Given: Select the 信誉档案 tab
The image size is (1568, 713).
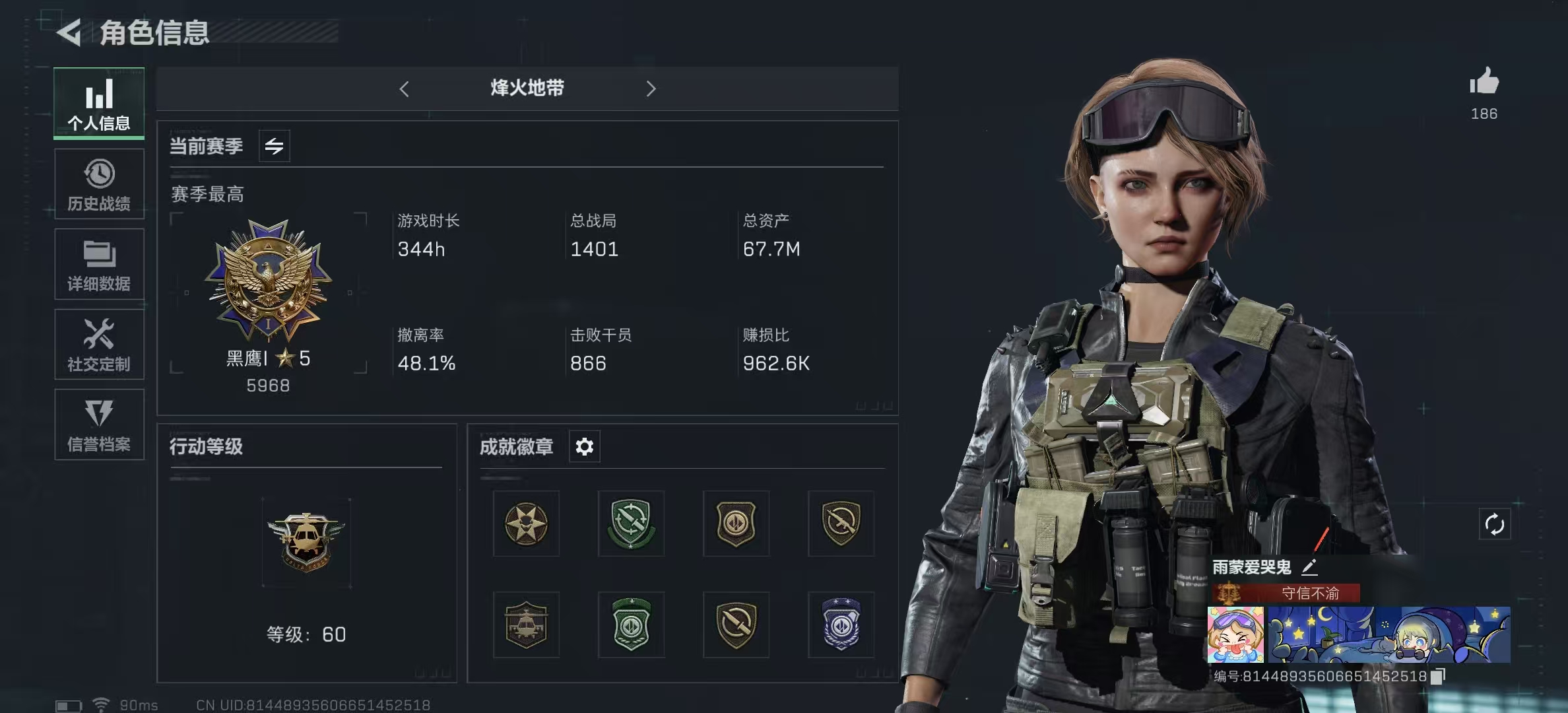Looking at the screenshot, I should pos(99,424).
